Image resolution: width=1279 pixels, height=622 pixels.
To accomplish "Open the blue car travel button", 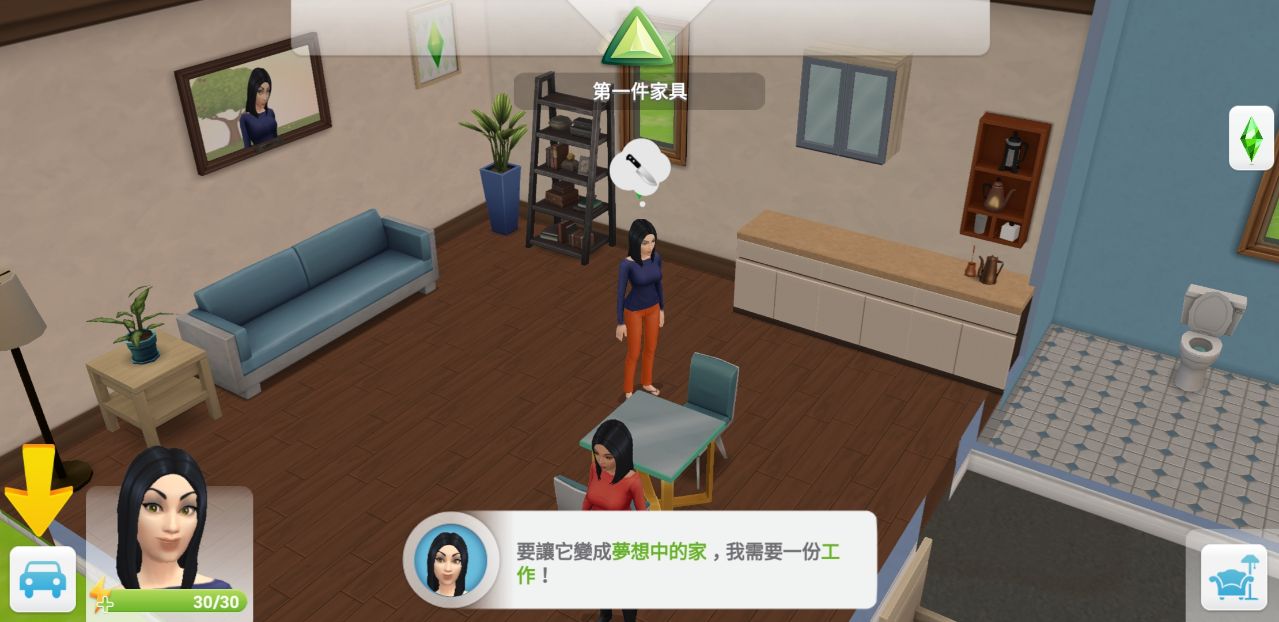I will click(42, 579).
